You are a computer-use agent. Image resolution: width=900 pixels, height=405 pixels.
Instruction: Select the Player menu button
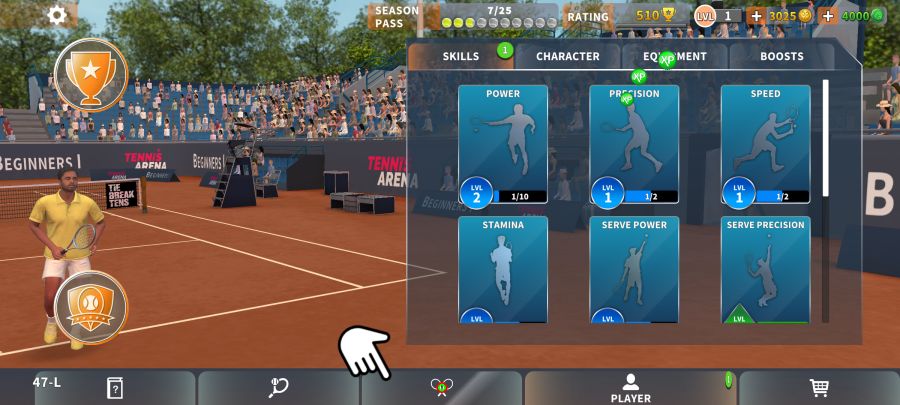[630, 388]
